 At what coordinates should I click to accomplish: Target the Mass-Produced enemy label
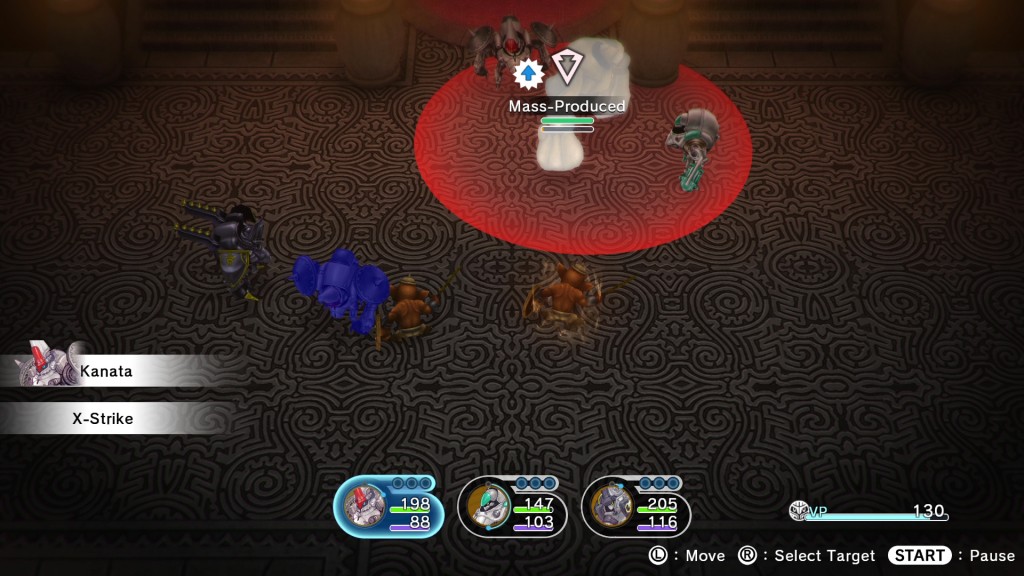(567, 106)
